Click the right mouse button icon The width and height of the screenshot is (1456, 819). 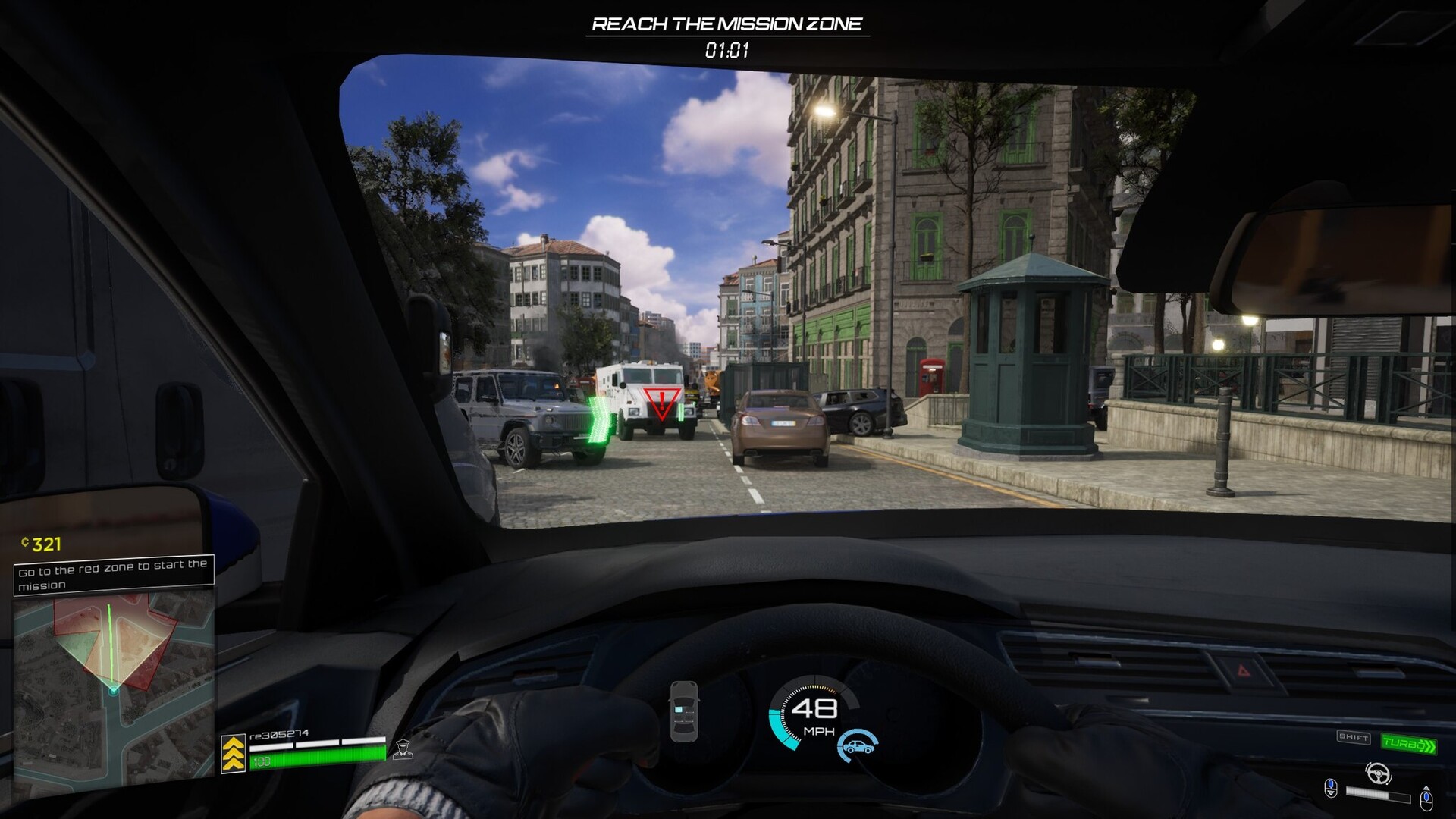(x=1427, y=801)
